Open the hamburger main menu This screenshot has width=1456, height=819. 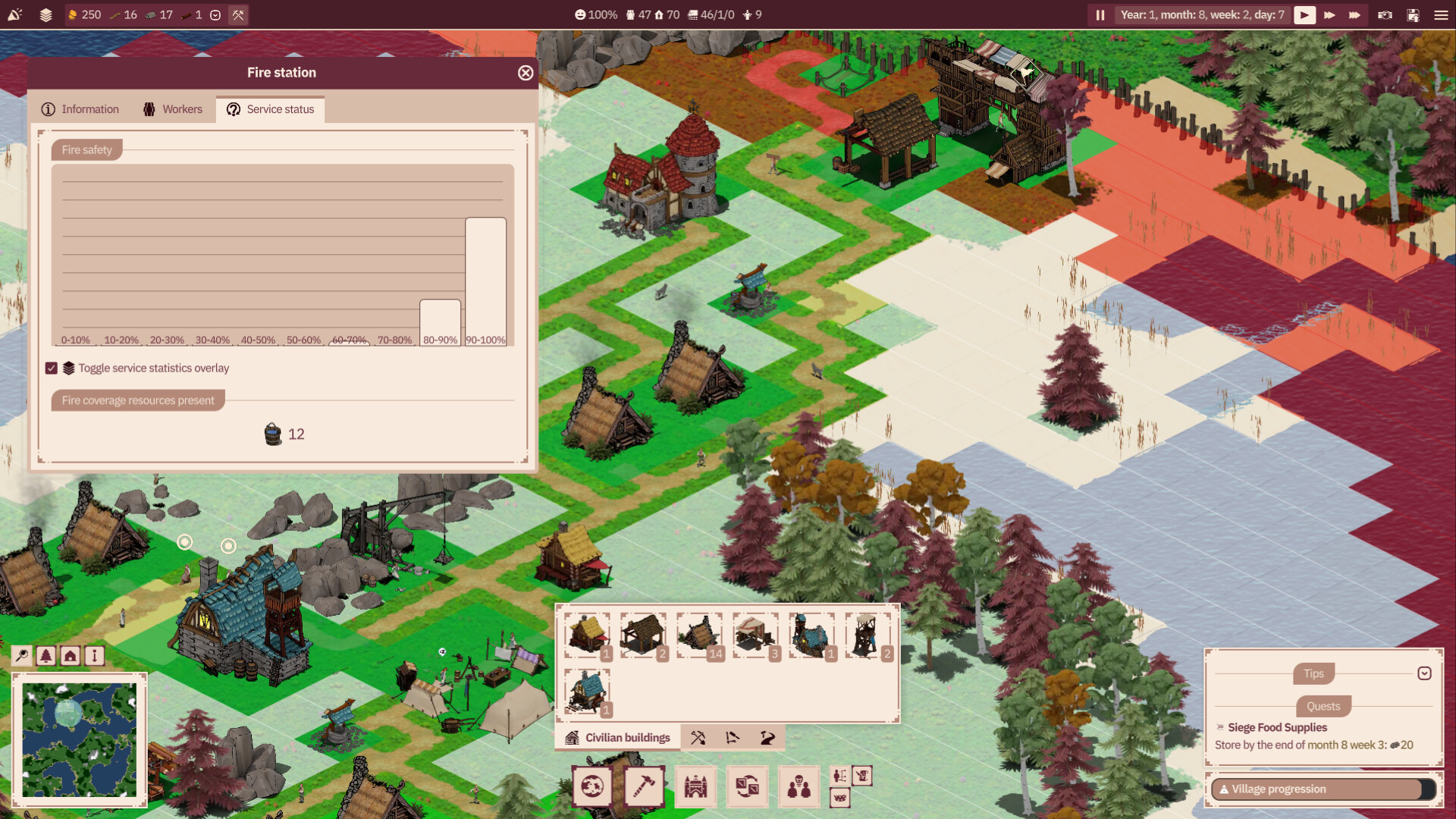(x=1441, y=15)
